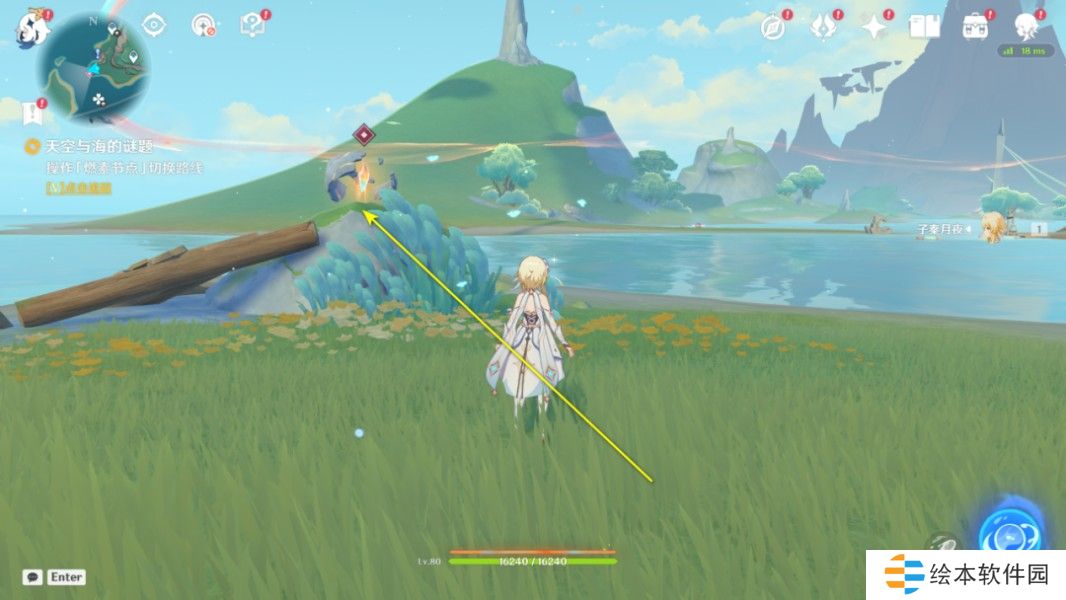Open the world map from the minimap
Viewport: 1066px width, 600px height.
(x=93, y=68)
